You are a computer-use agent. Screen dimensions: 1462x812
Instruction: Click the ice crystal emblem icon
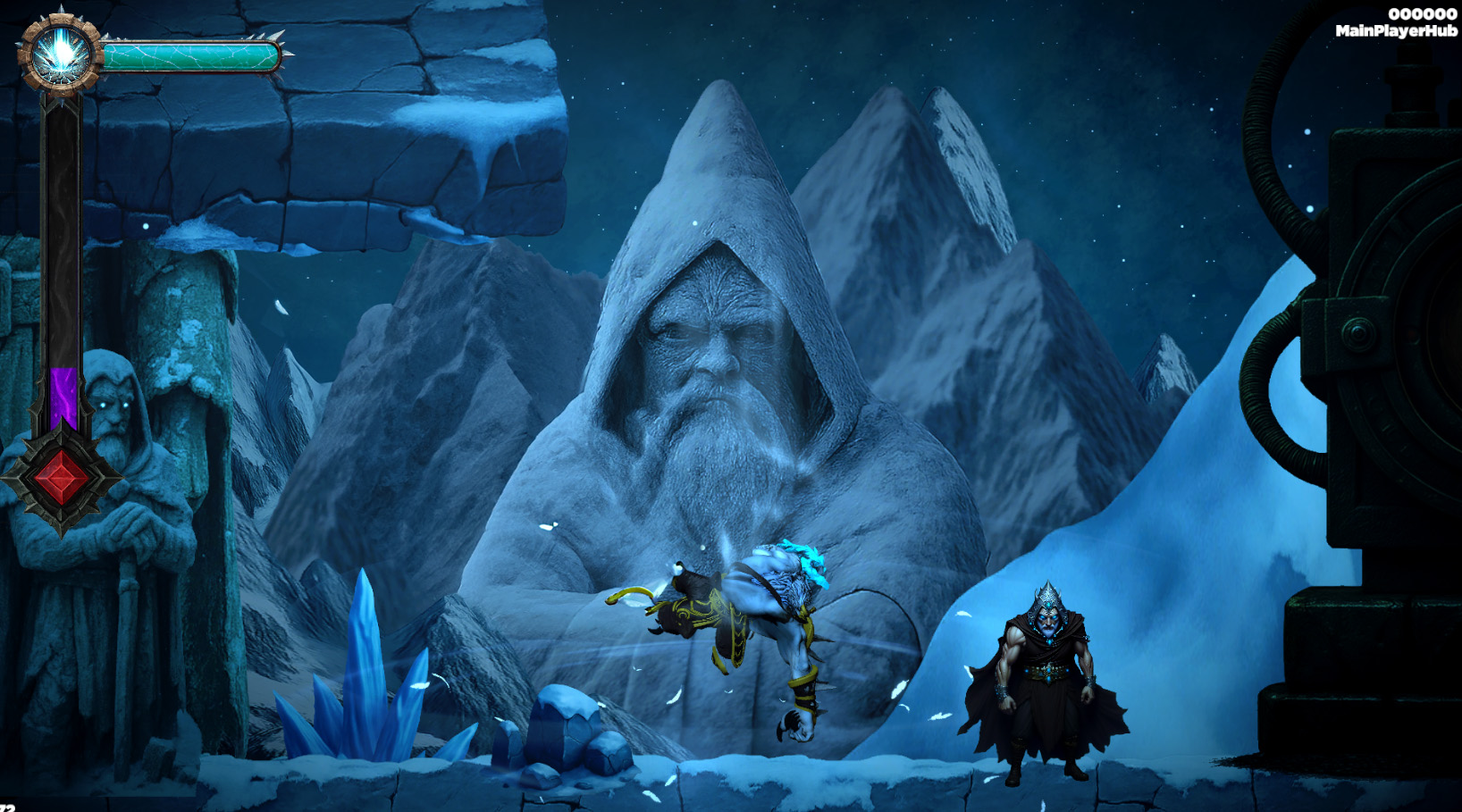(x=61, y=54)
